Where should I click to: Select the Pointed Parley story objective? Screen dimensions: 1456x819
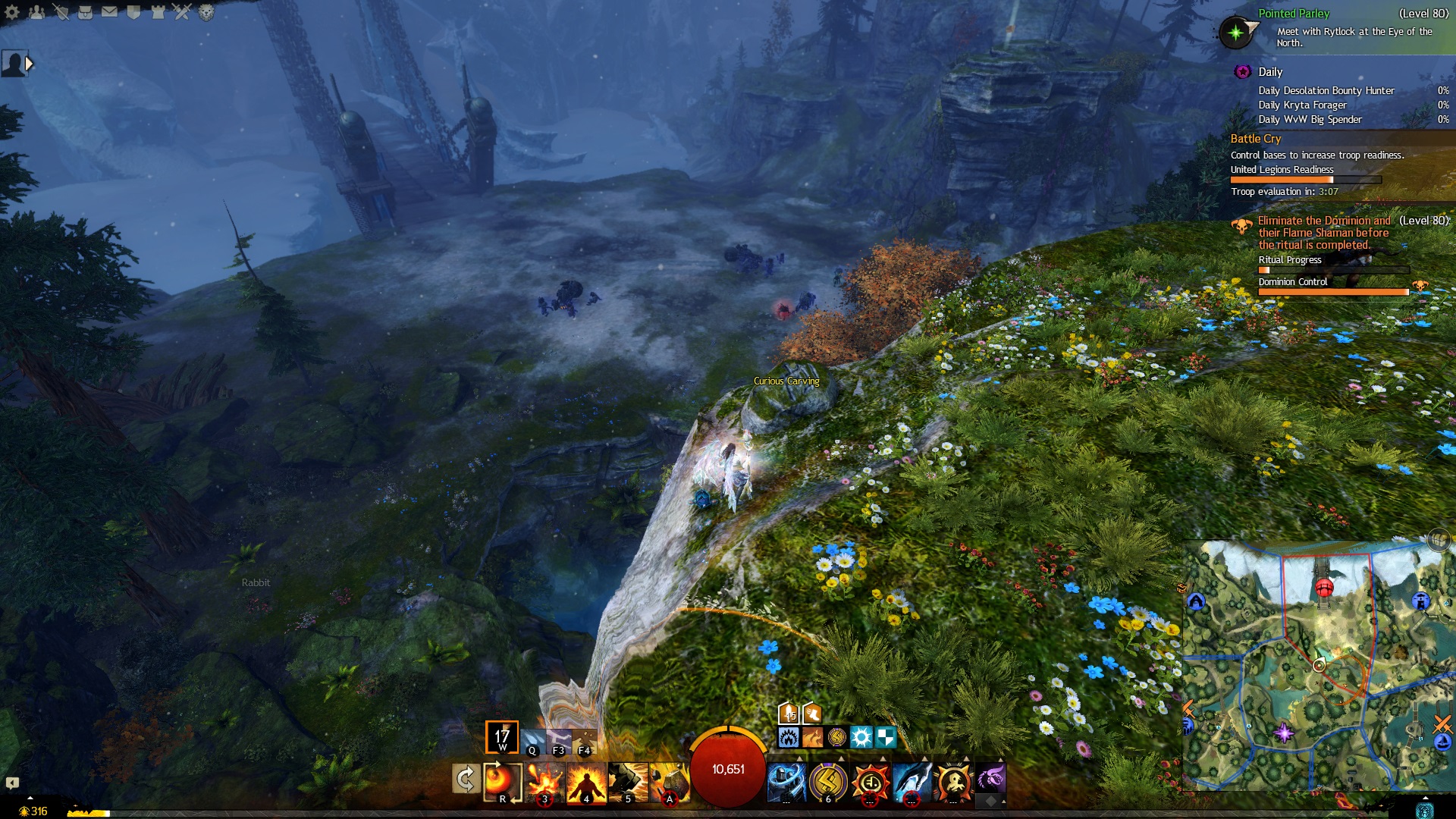pos(1294,14)
